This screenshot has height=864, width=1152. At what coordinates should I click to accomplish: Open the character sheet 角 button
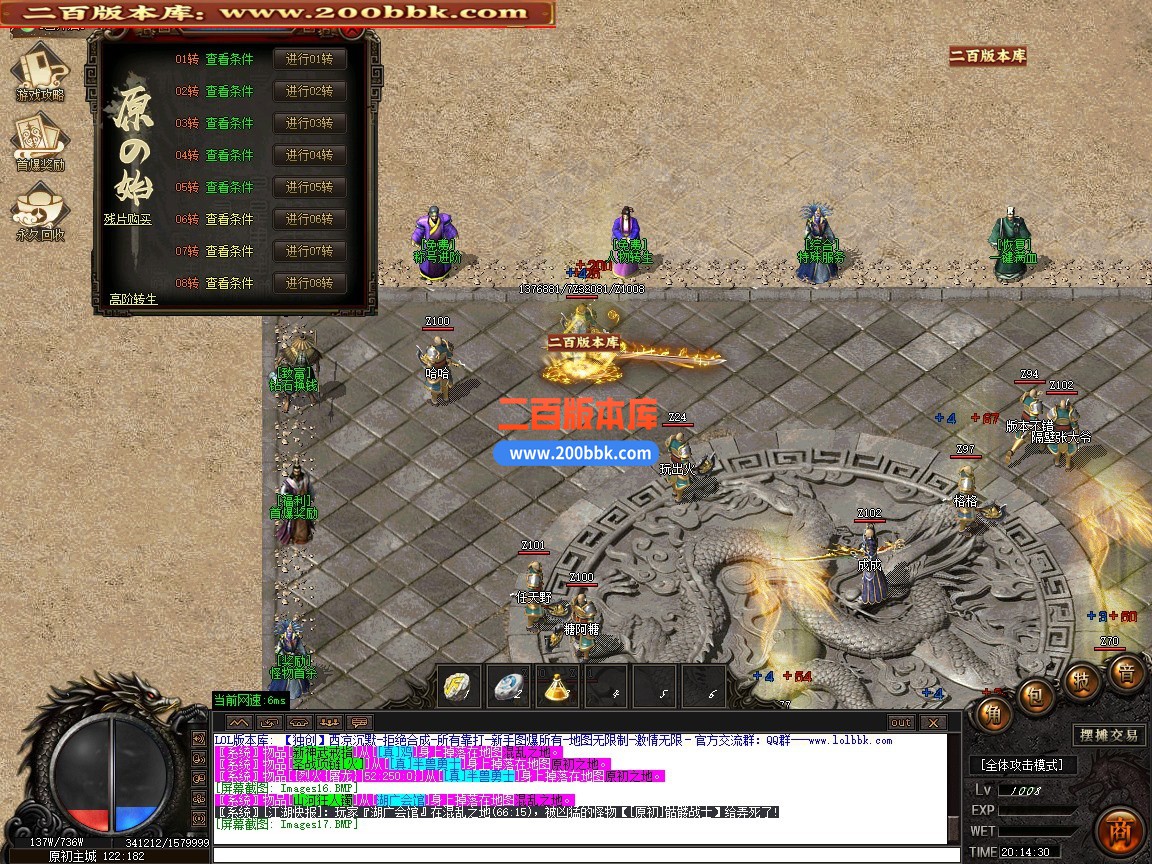[993, 713]
